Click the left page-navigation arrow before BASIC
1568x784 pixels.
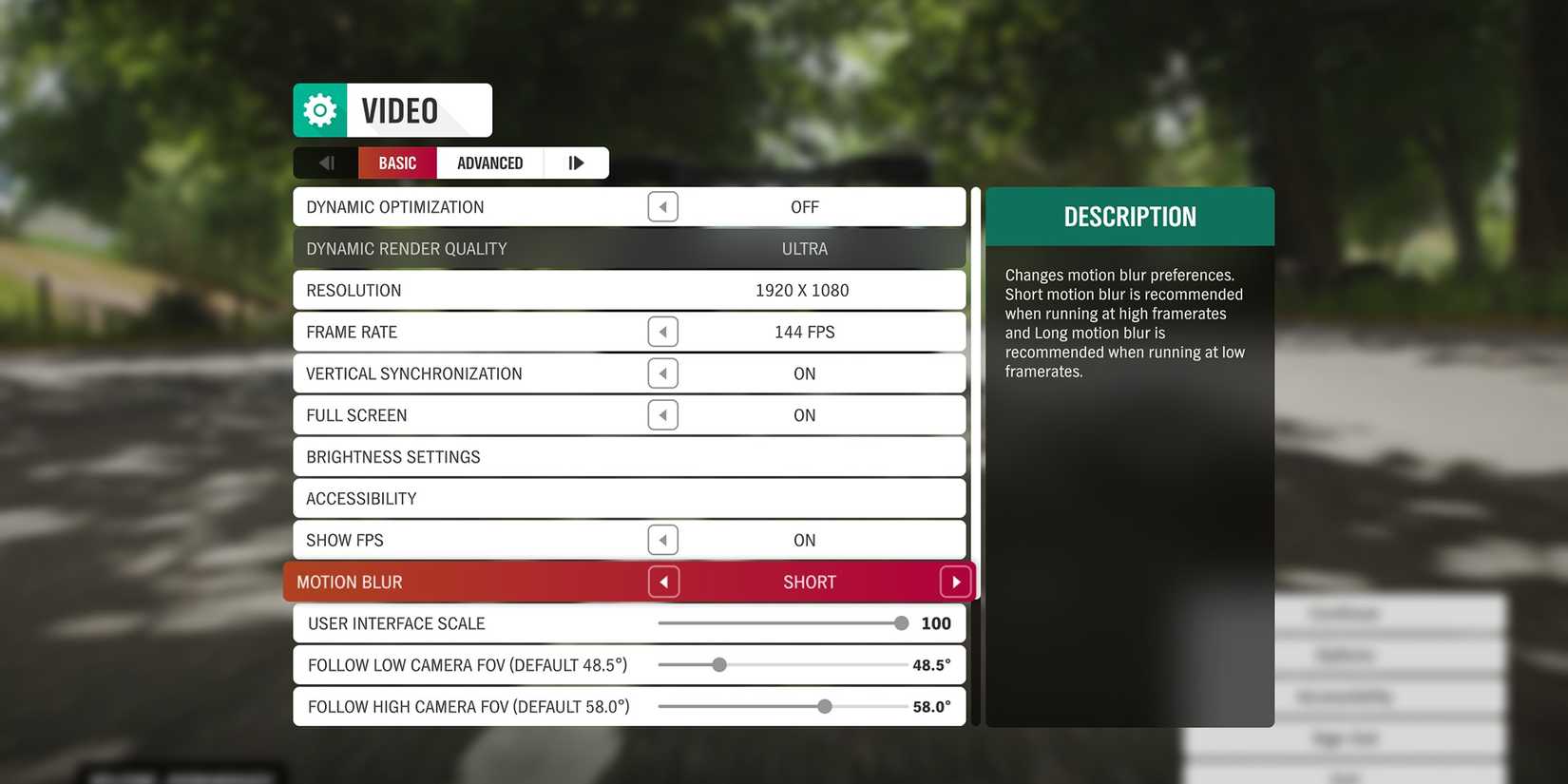coord(326,163)
